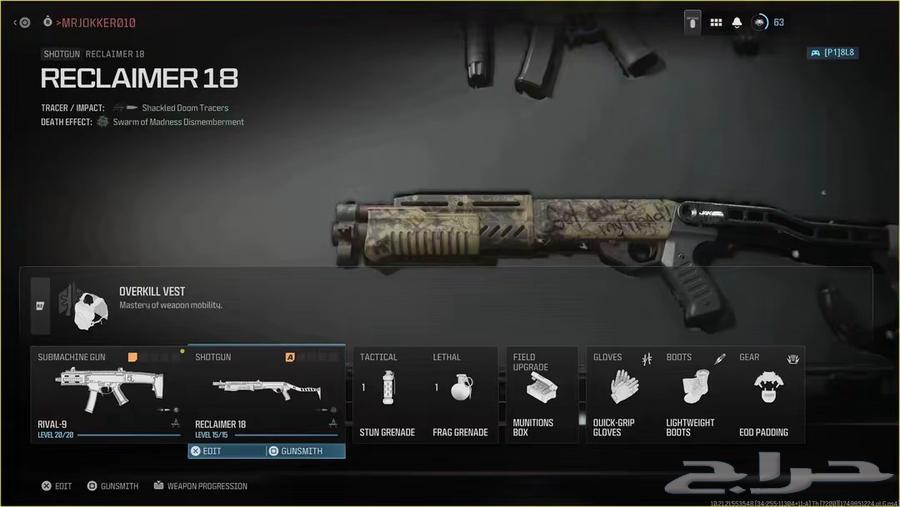Select the Reclaimer 18 shotgun slot
Screen dimensions: 900x507
point(266,394)
